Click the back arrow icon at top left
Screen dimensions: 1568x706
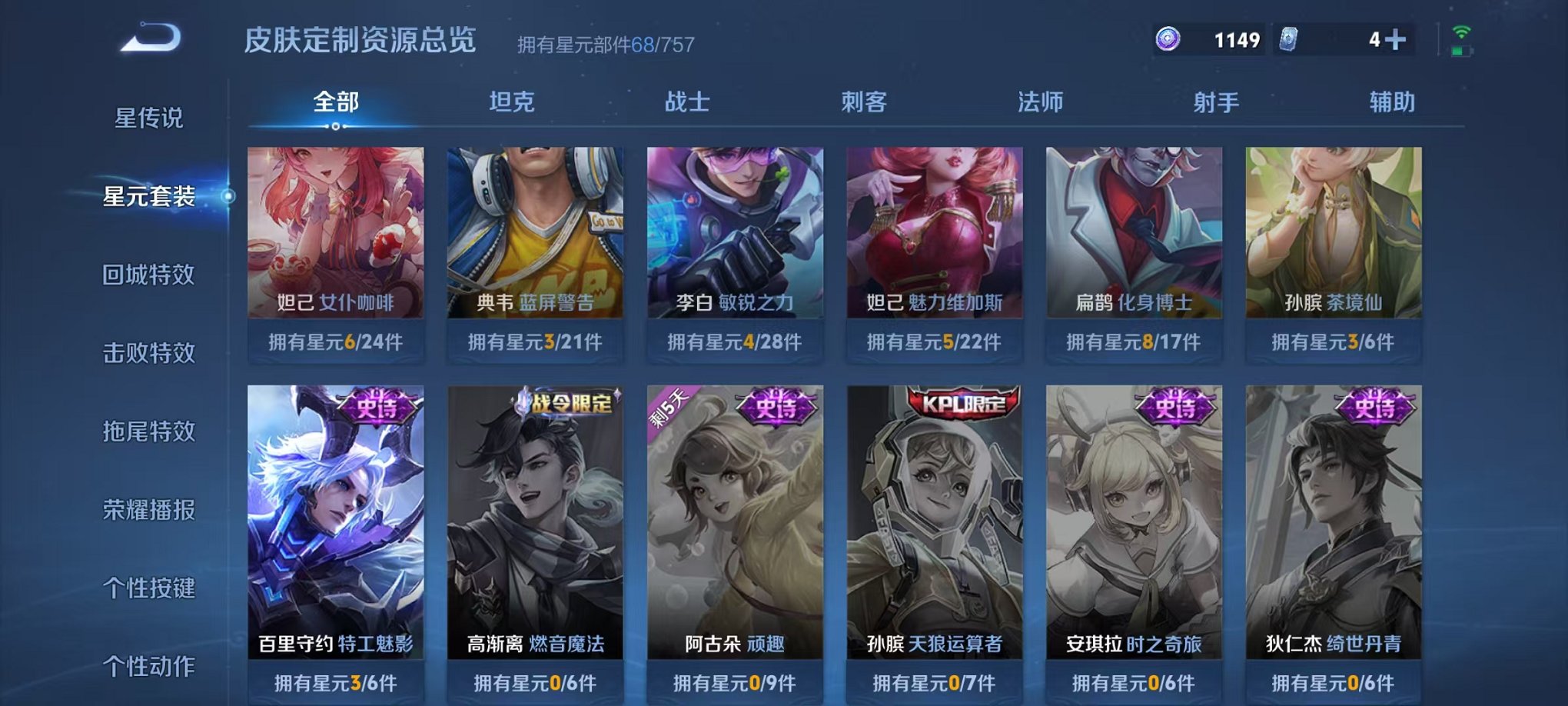(151, 36)
